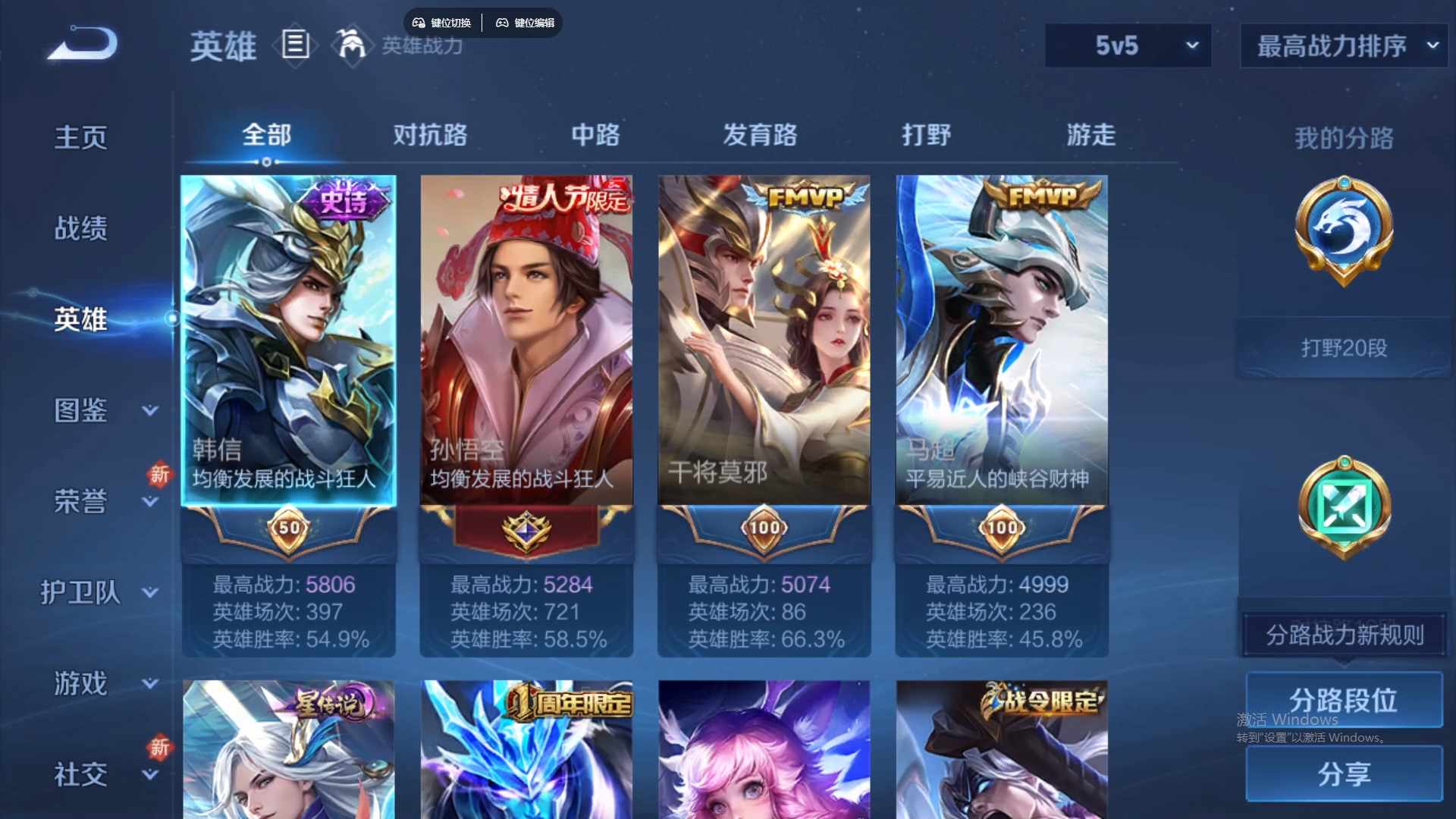Open the 主页 home menu
1456x819 pixels.
[80, 137]
